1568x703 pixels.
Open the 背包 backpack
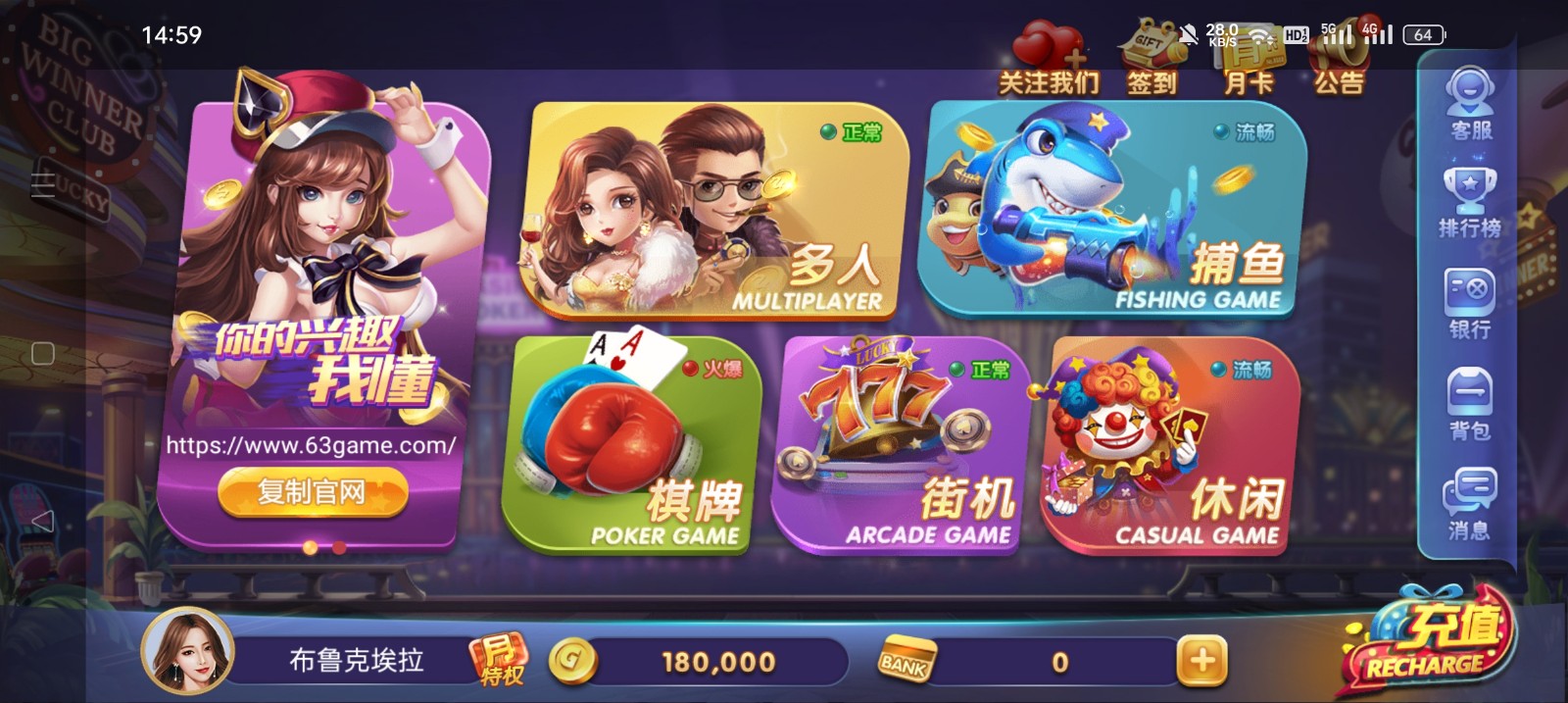[1470, 404]
